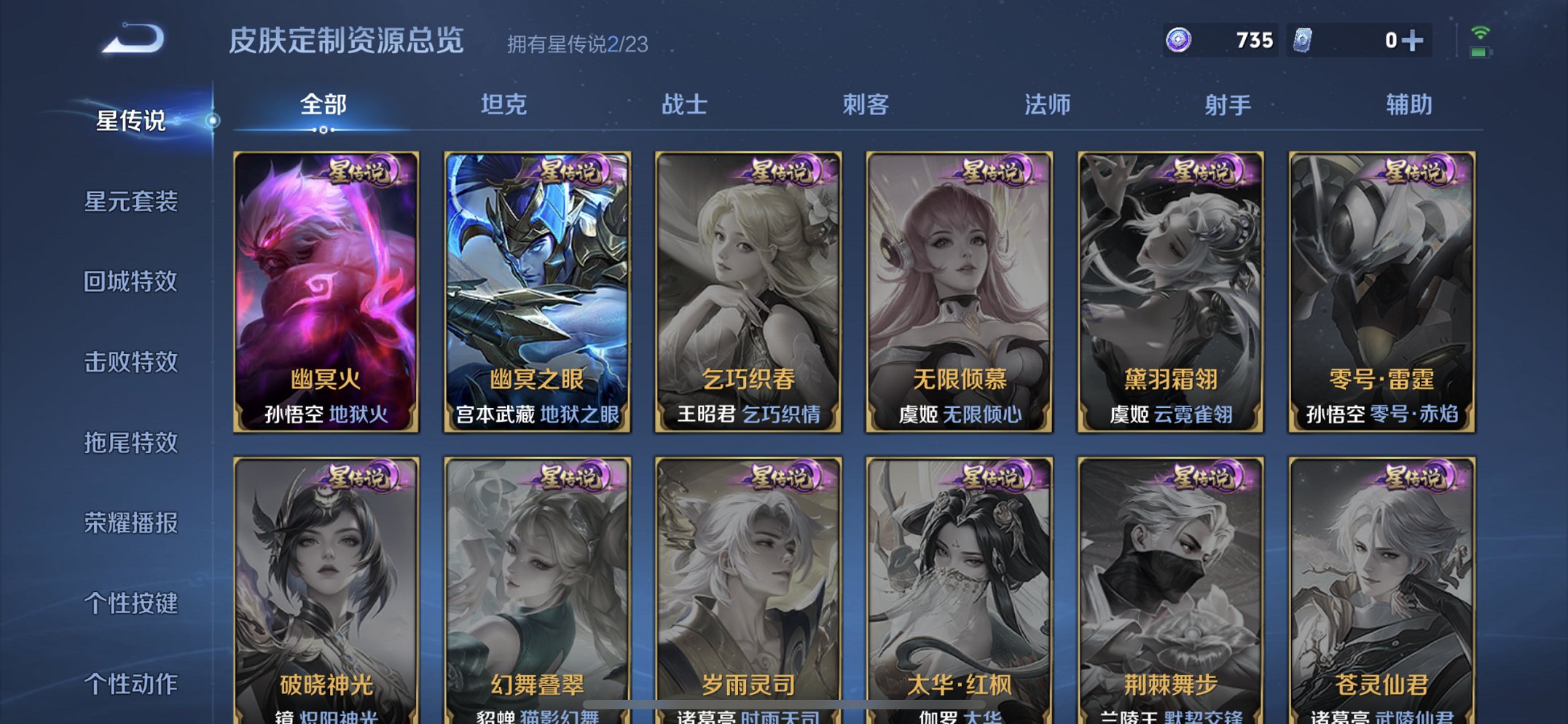Activate the 射手 class filter
This screenshot has height=724, width=1568.
(x=1226, y=105)
